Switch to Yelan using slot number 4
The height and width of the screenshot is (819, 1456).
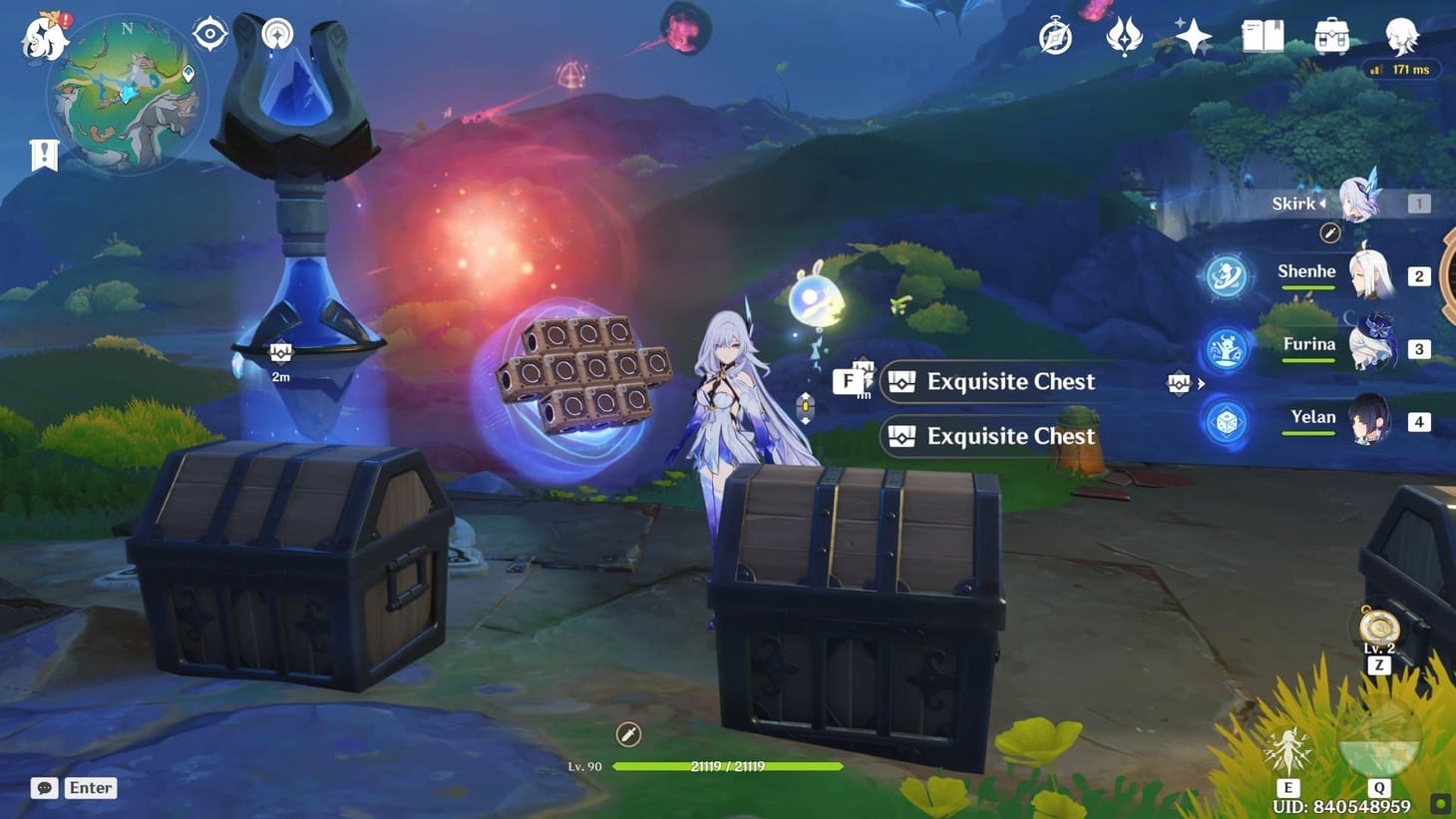(x=1419, y=421)
